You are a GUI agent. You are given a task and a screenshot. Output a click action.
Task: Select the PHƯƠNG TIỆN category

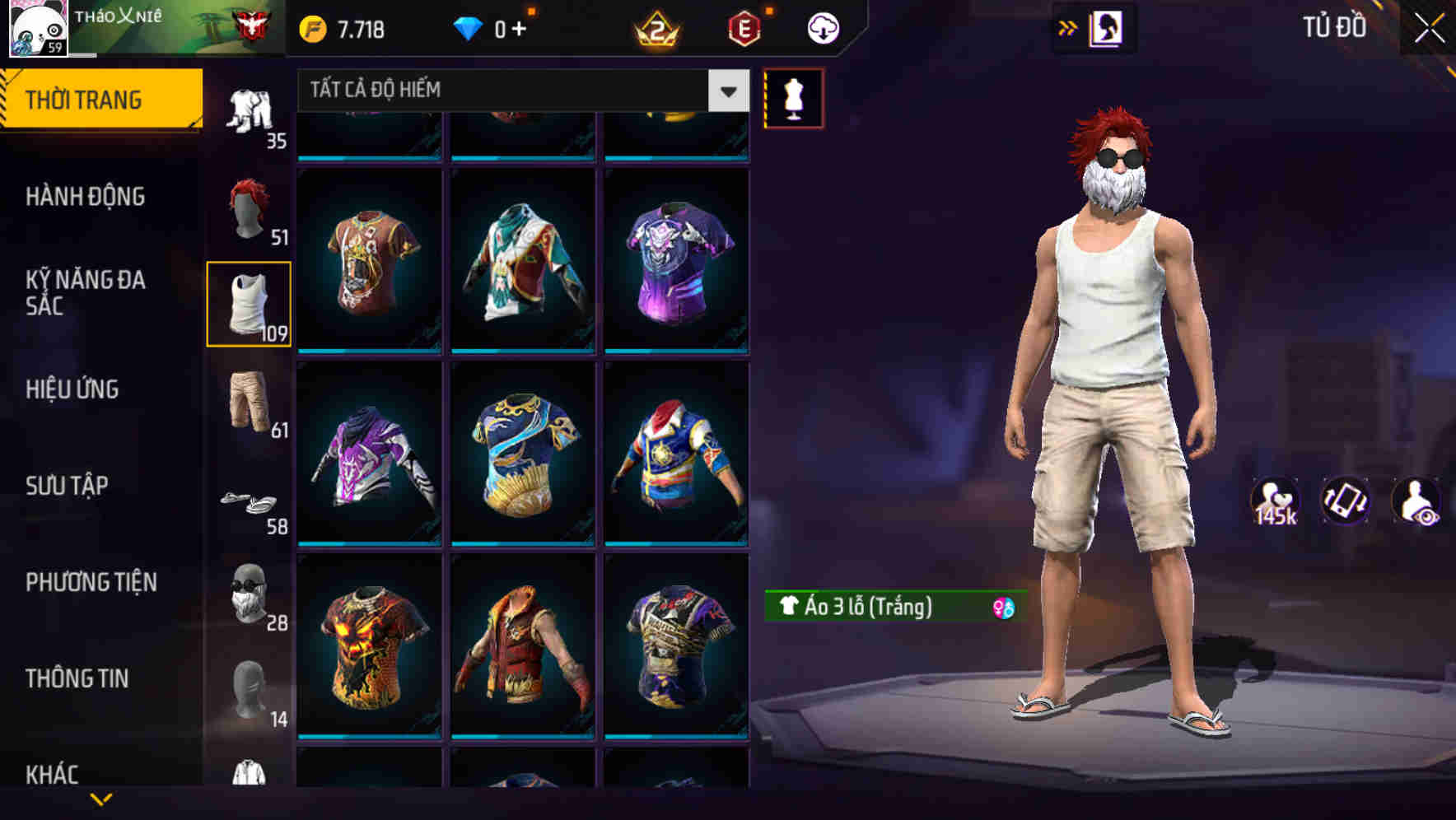[x=91, y=581]
